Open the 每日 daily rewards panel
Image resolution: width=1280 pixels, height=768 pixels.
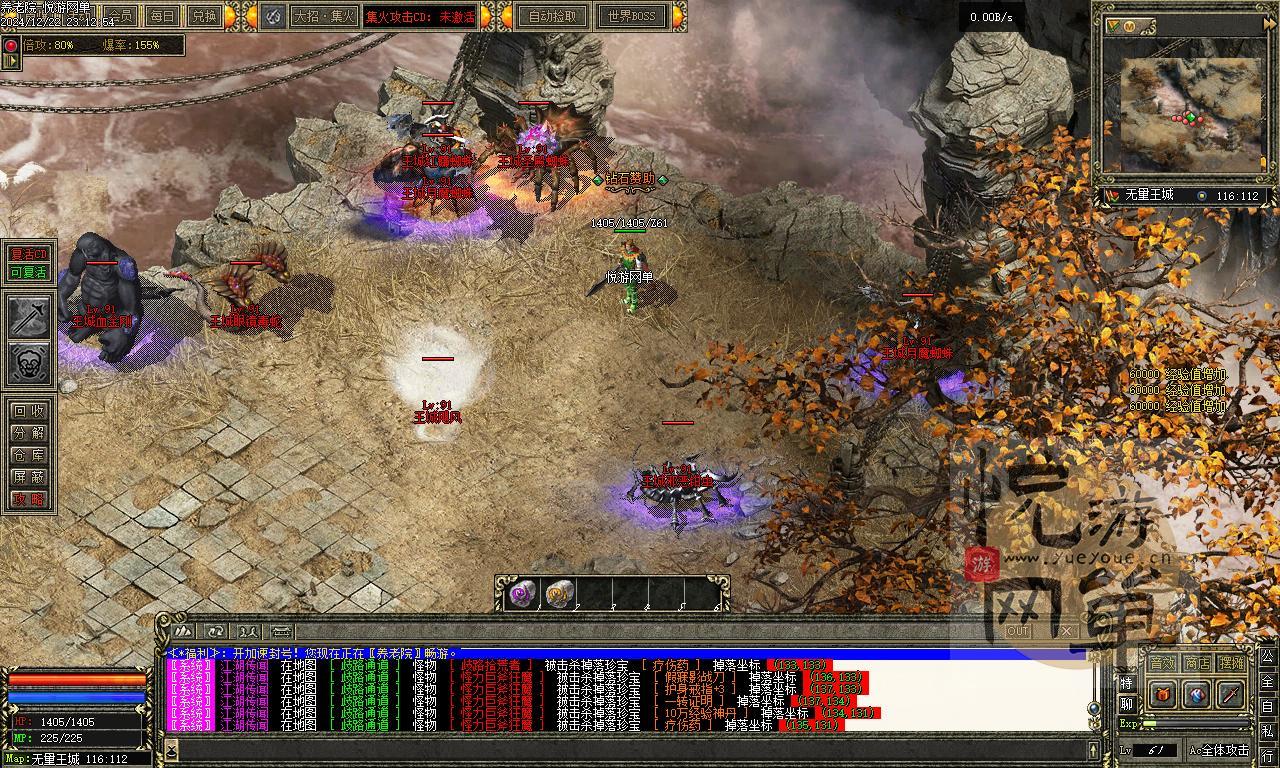[162, 16]
